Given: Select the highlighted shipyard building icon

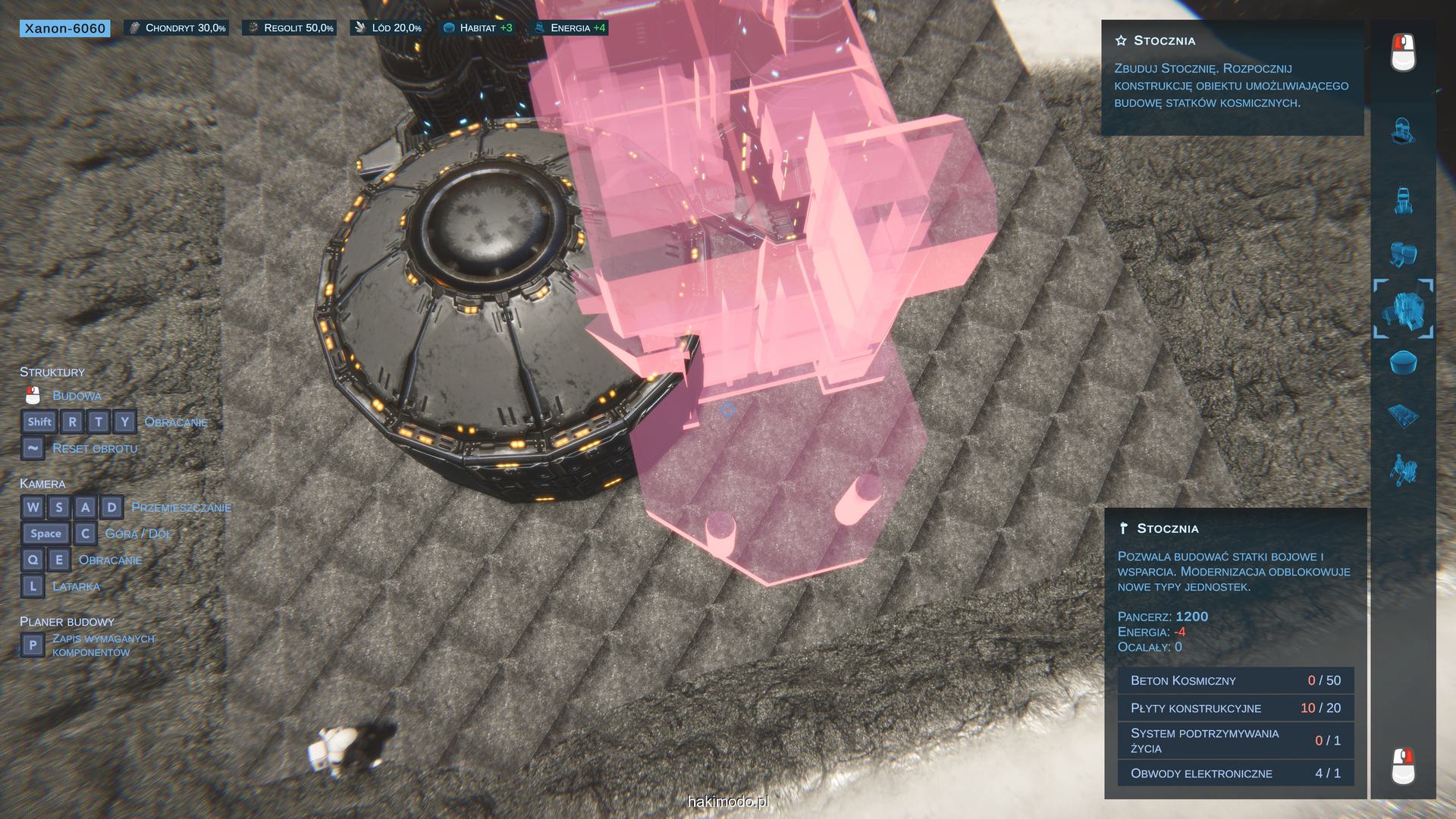Looking at the screenshot, I should click(1403, 309).
